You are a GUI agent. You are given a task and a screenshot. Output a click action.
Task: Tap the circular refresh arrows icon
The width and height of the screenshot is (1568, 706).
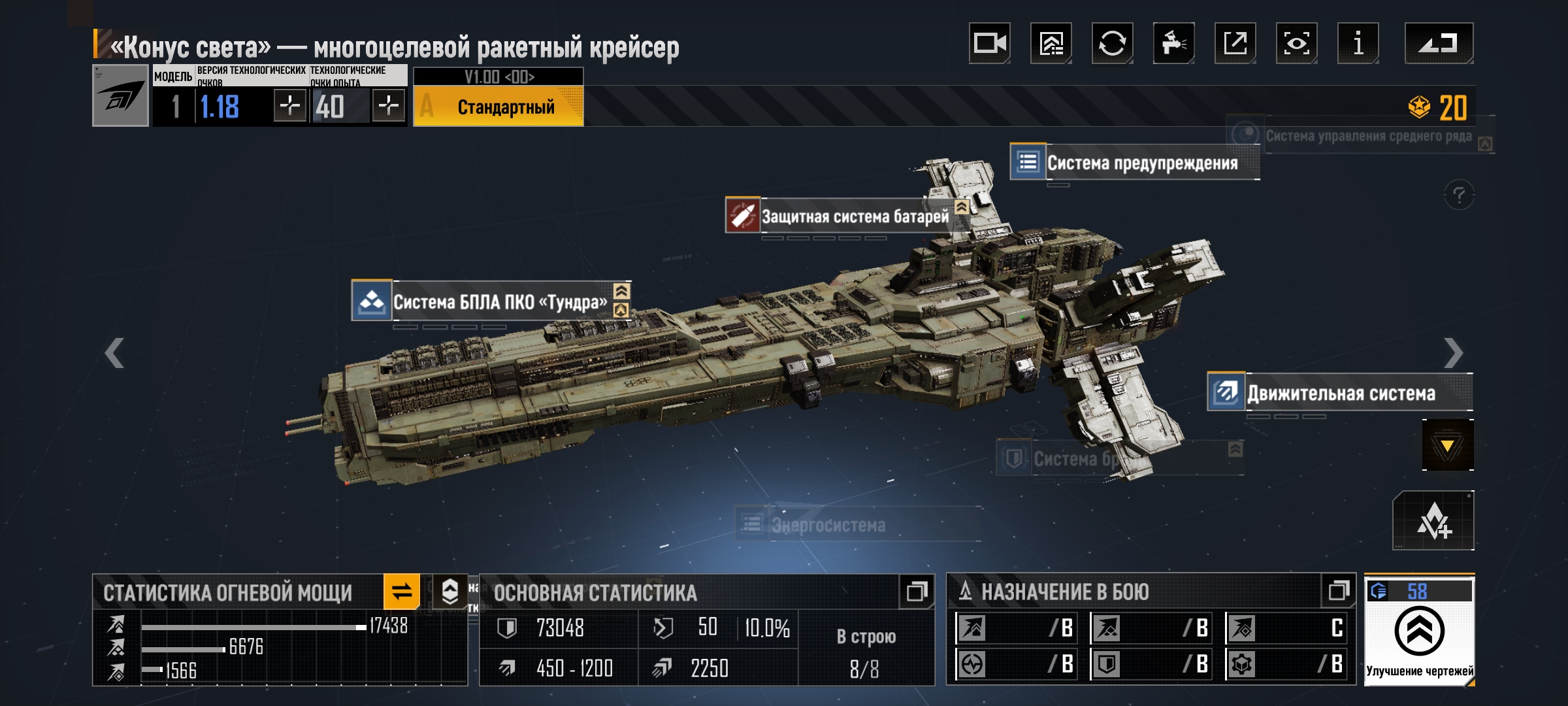pyautogui.click(x=1112, y=43)
